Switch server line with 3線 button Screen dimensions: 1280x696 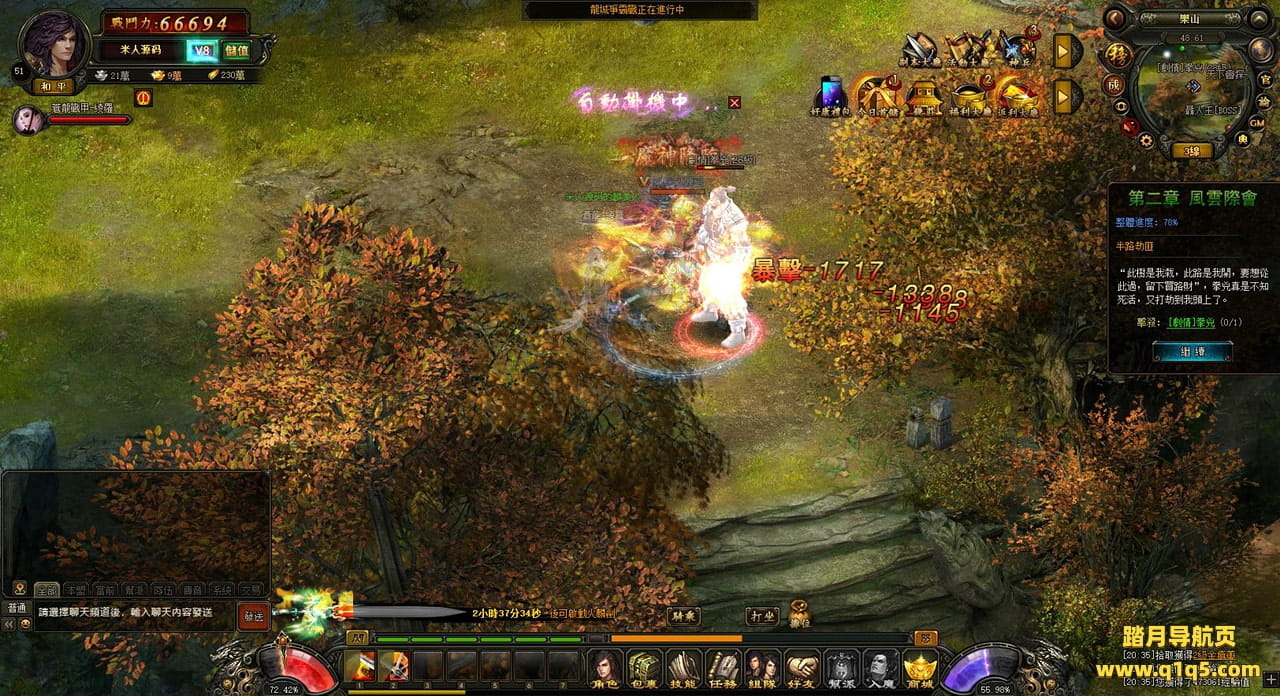pos(1192,151)
